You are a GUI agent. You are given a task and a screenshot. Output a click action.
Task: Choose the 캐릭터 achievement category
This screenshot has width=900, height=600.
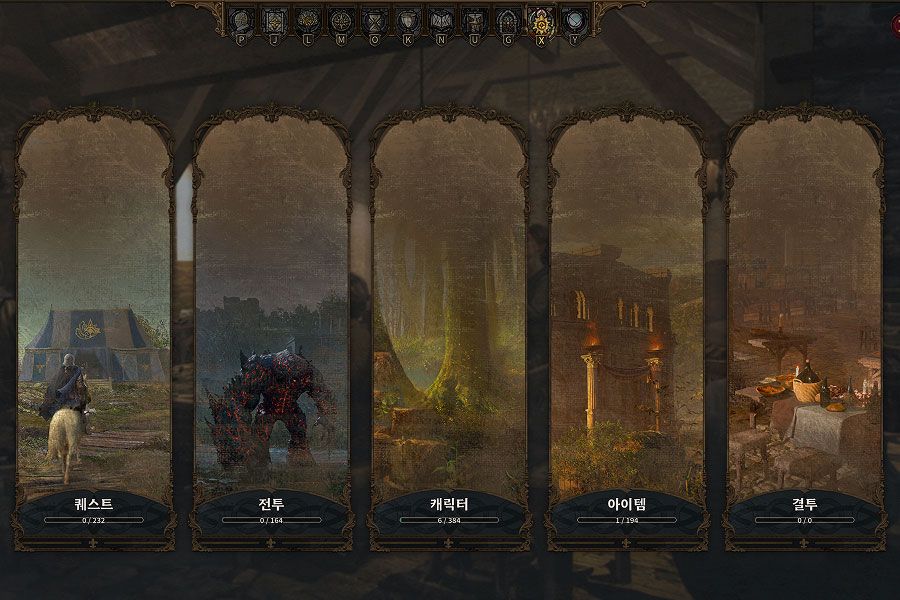(449, 330)
